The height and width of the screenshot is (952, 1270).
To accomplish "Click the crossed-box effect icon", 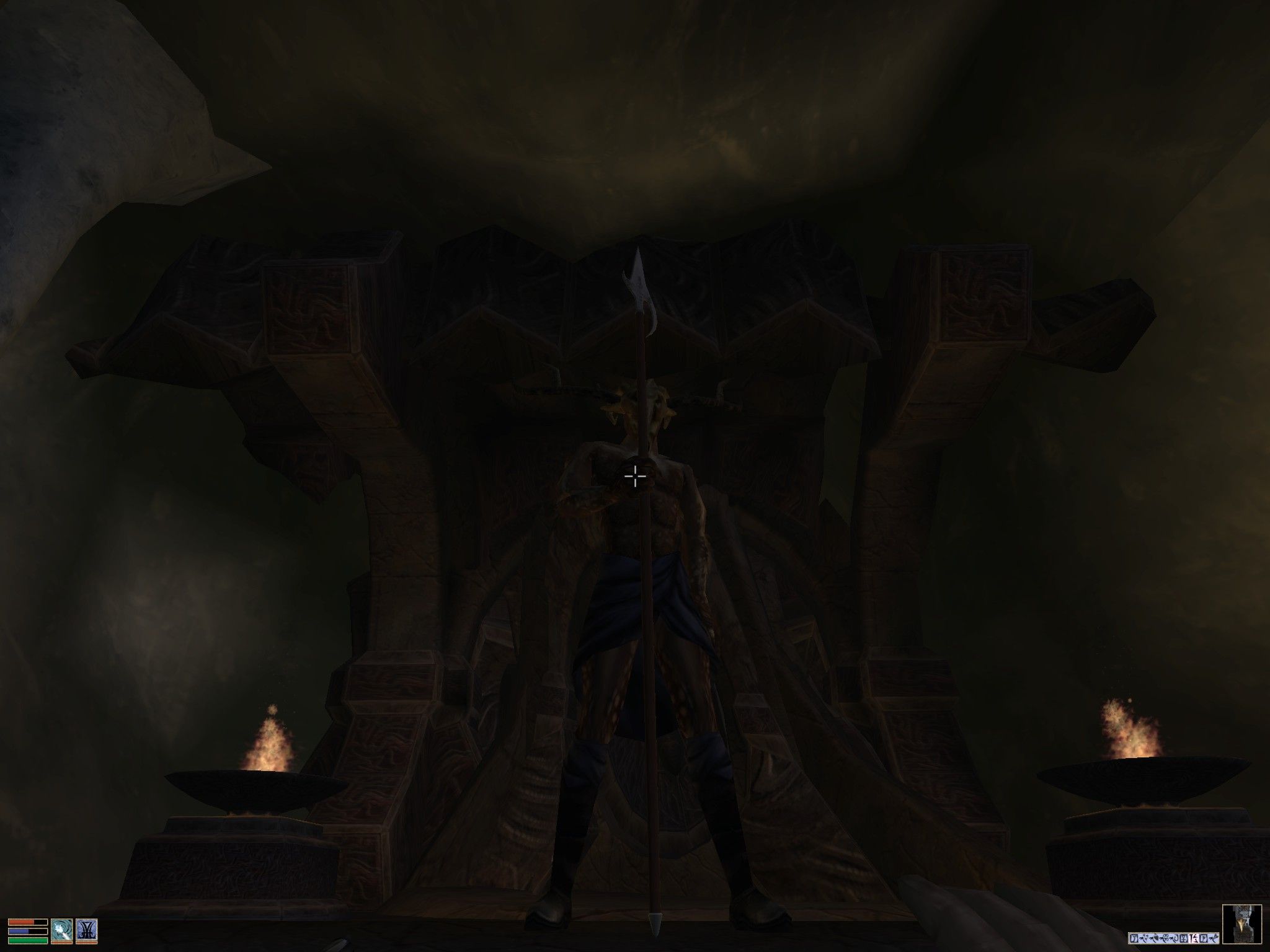I will pos(1184,938).
